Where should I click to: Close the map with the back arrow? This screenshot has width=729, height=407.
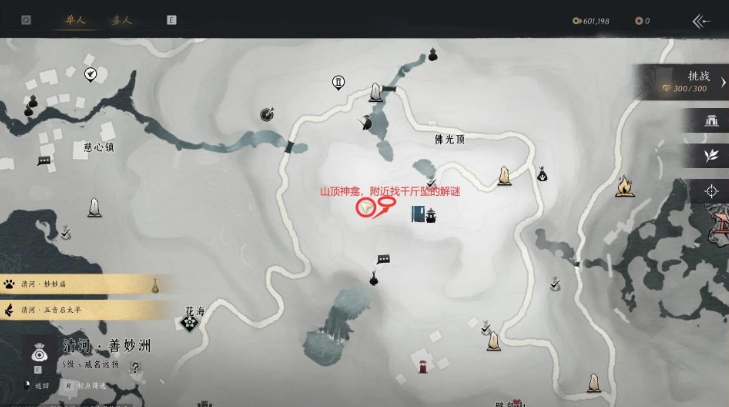(x=701, y=20)
